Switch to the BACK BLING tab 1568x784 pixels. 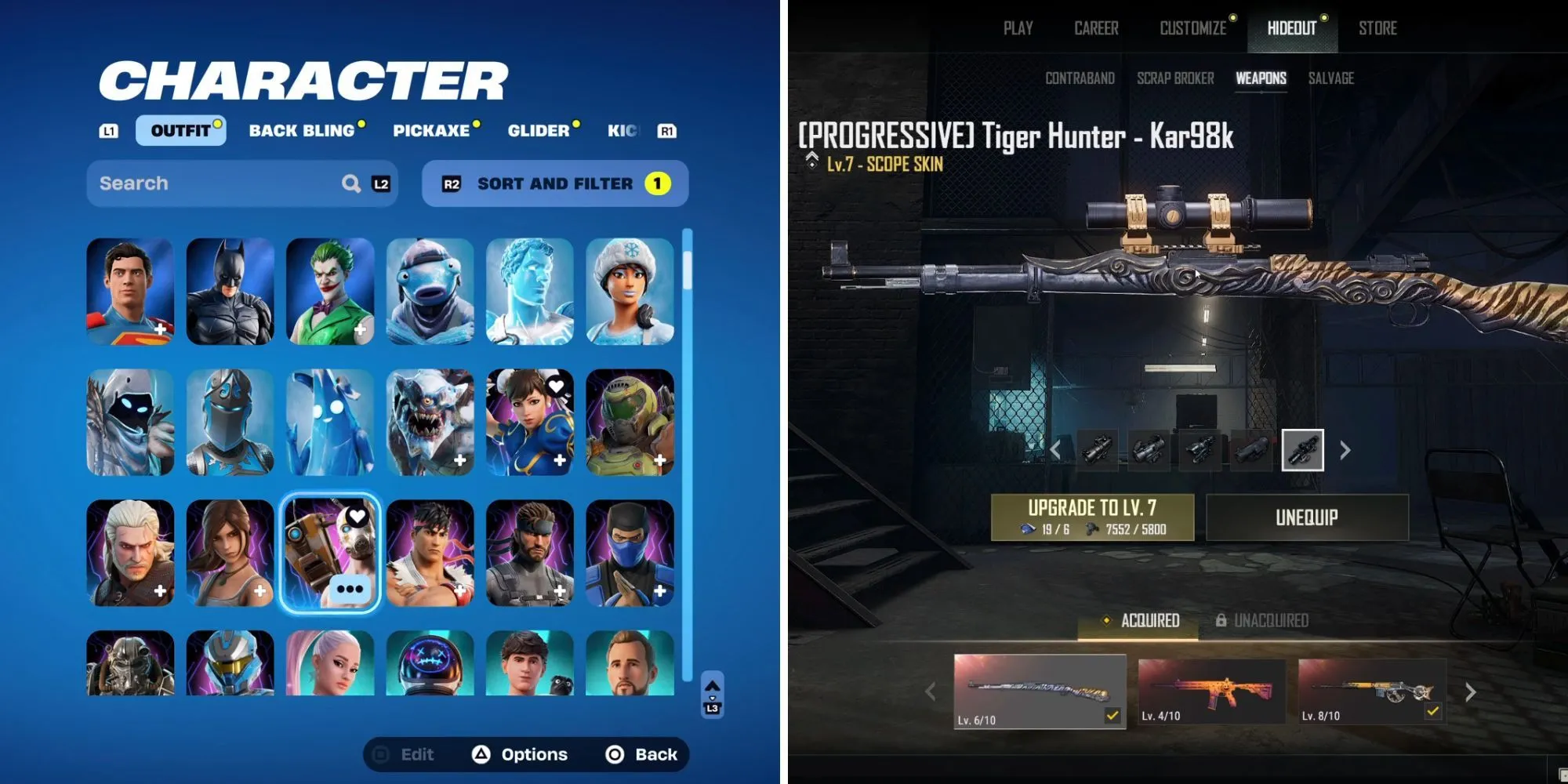pos(302,131)
